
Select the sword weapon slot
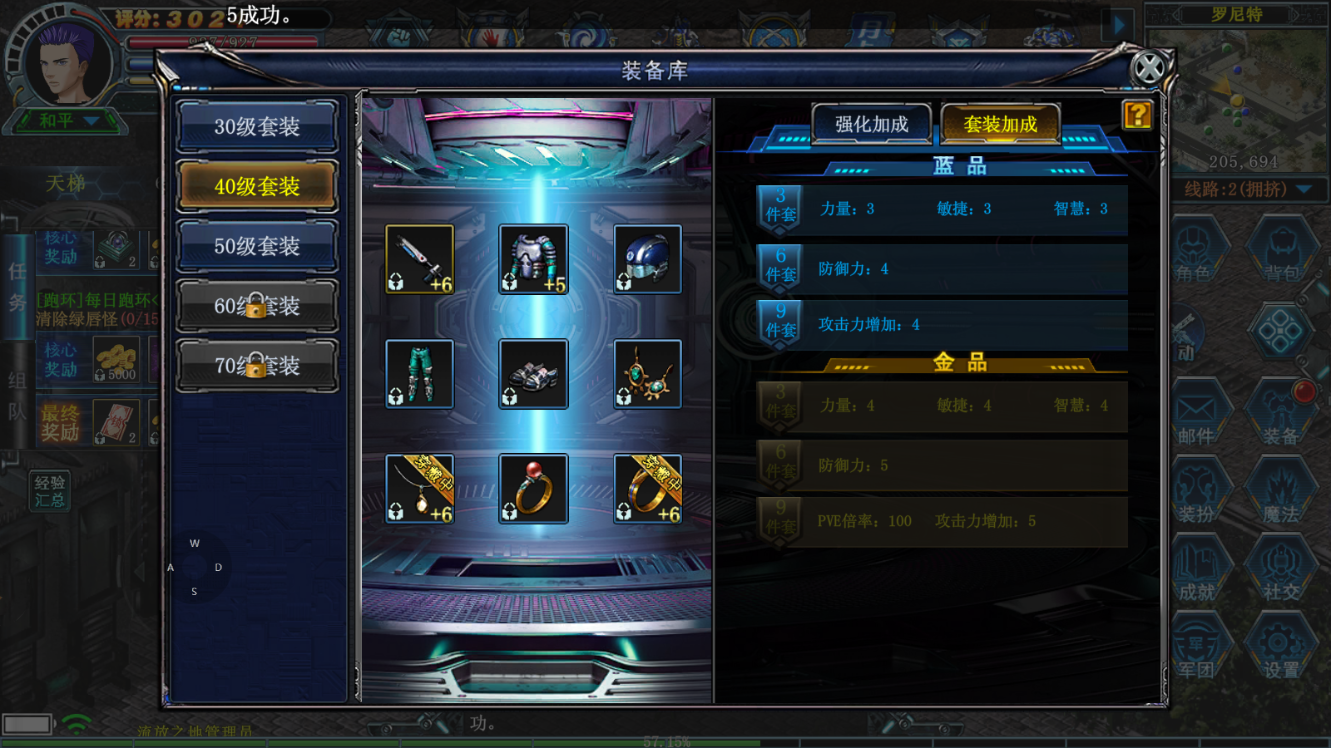(420, 259)
